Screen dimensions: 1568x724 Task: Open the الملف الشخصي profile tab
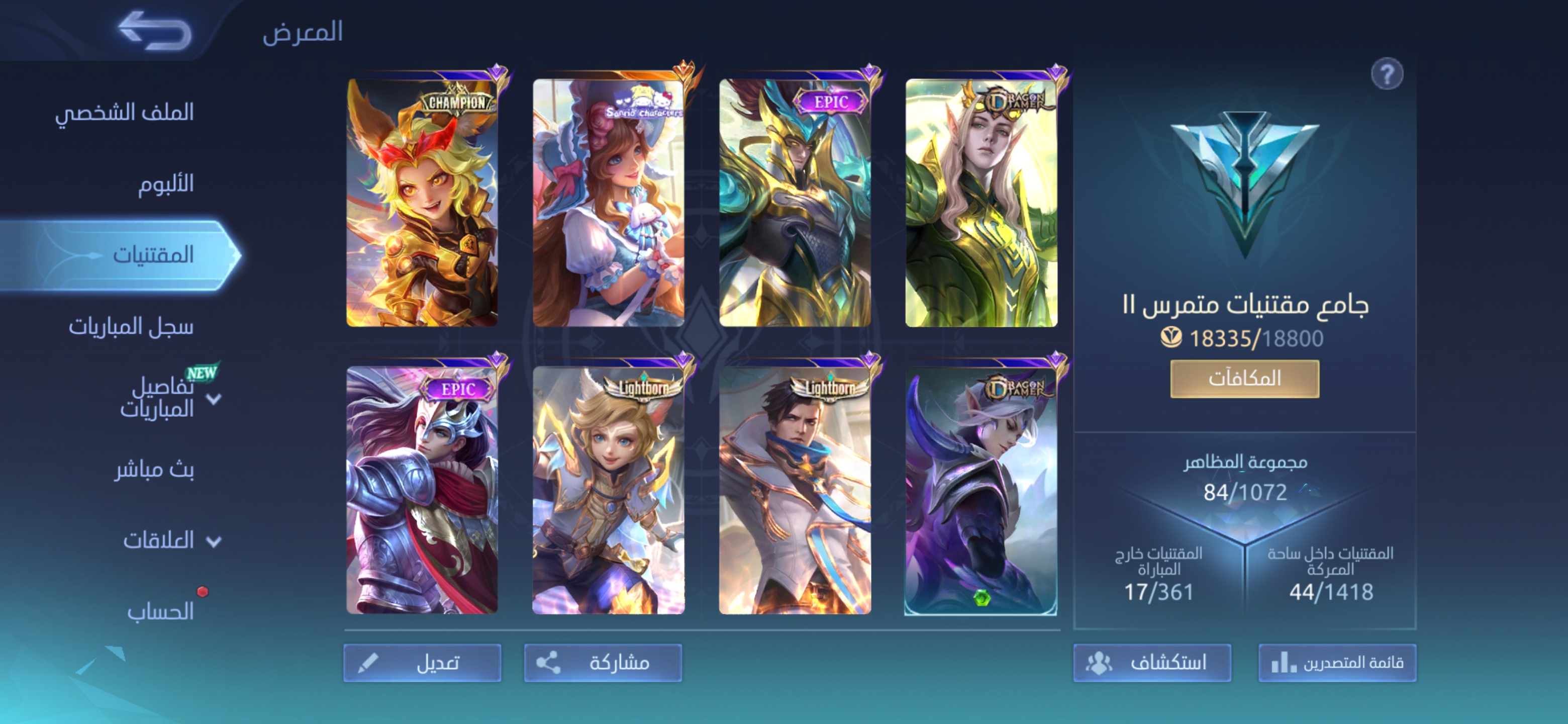point(125,113)
